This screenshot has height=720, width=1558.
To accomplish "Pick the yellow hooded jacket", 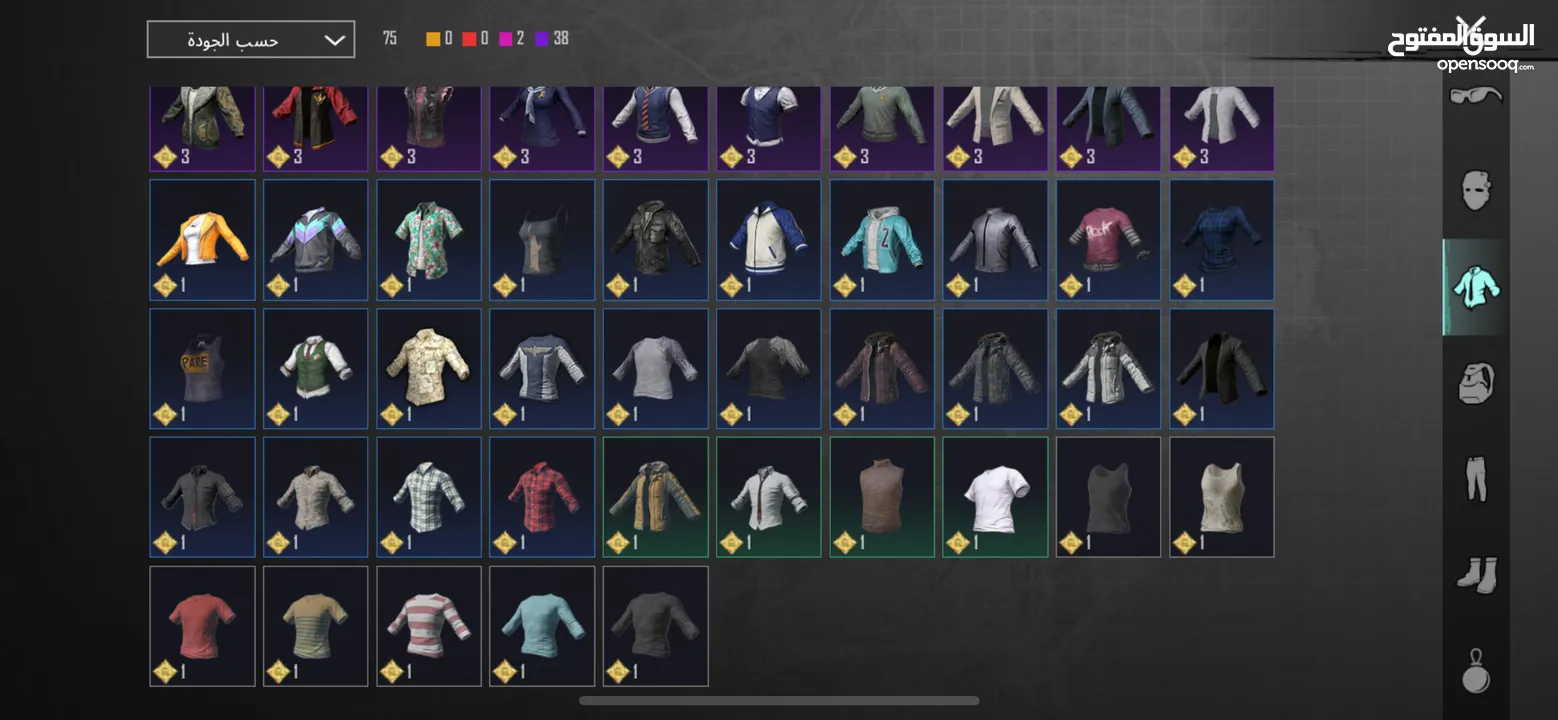I will tap(655, 496).
